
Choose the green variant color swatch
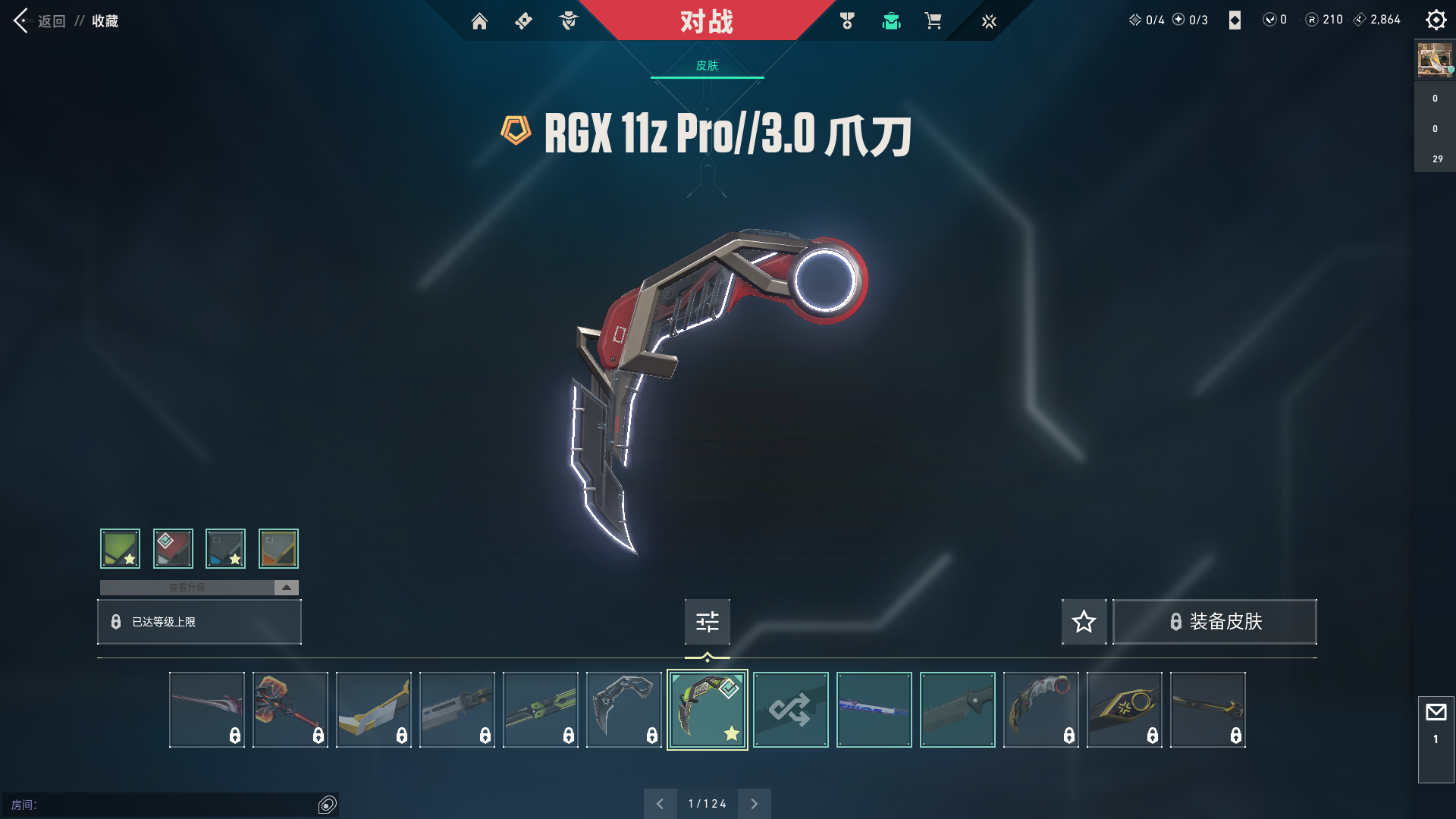point(121,548)
